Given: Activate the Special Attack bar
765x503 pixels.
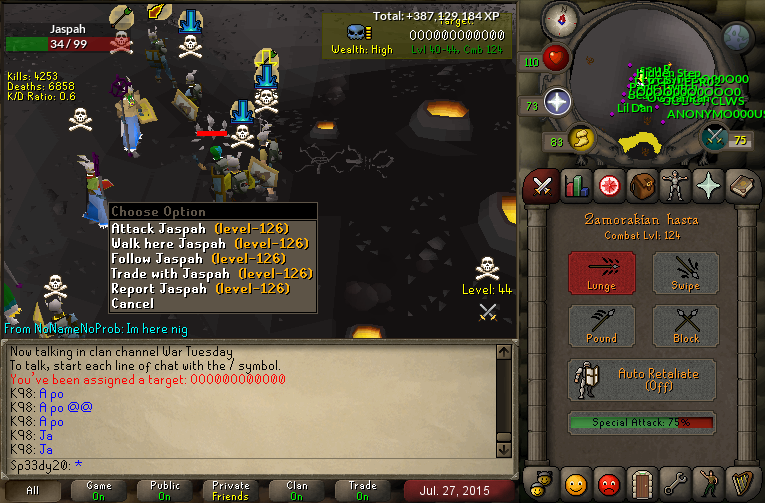Looking at the screenshot, I should tap(643, 423).
